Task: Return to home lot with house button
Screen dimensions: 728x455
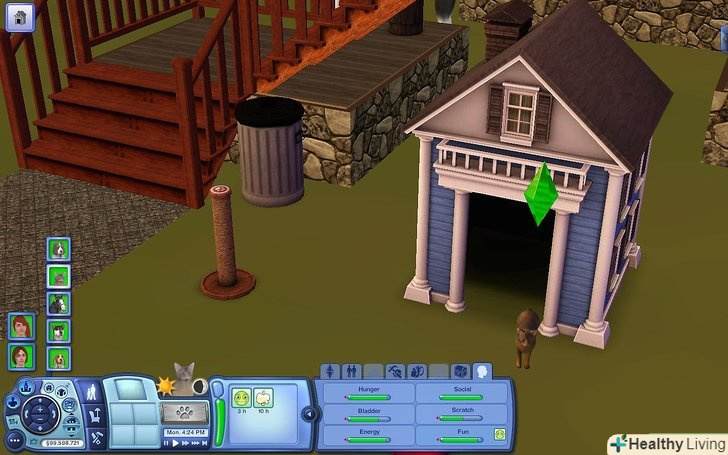Action: click(x=21, y=17)
